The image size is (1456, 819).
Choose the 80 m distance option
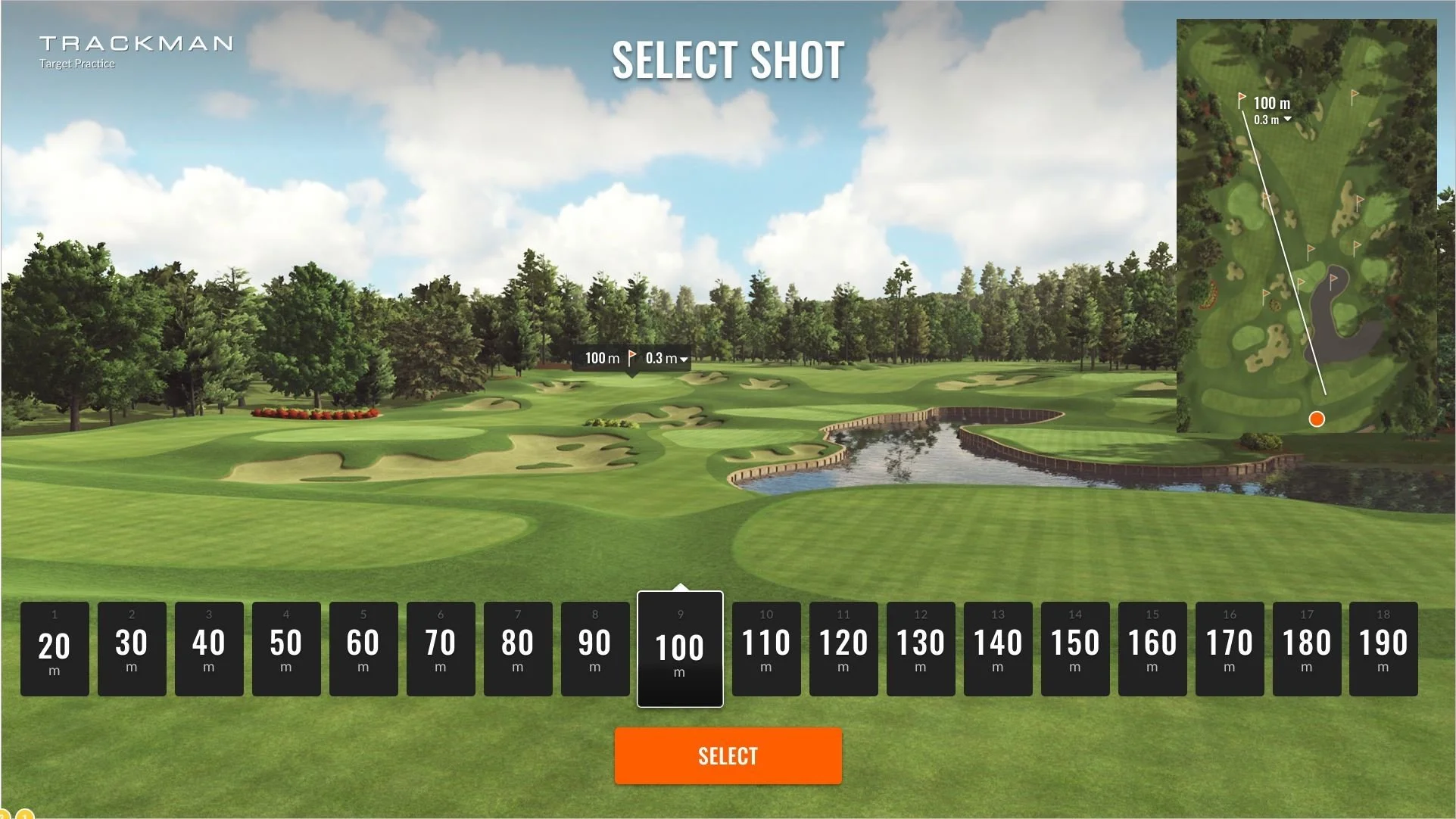point(518,649)
